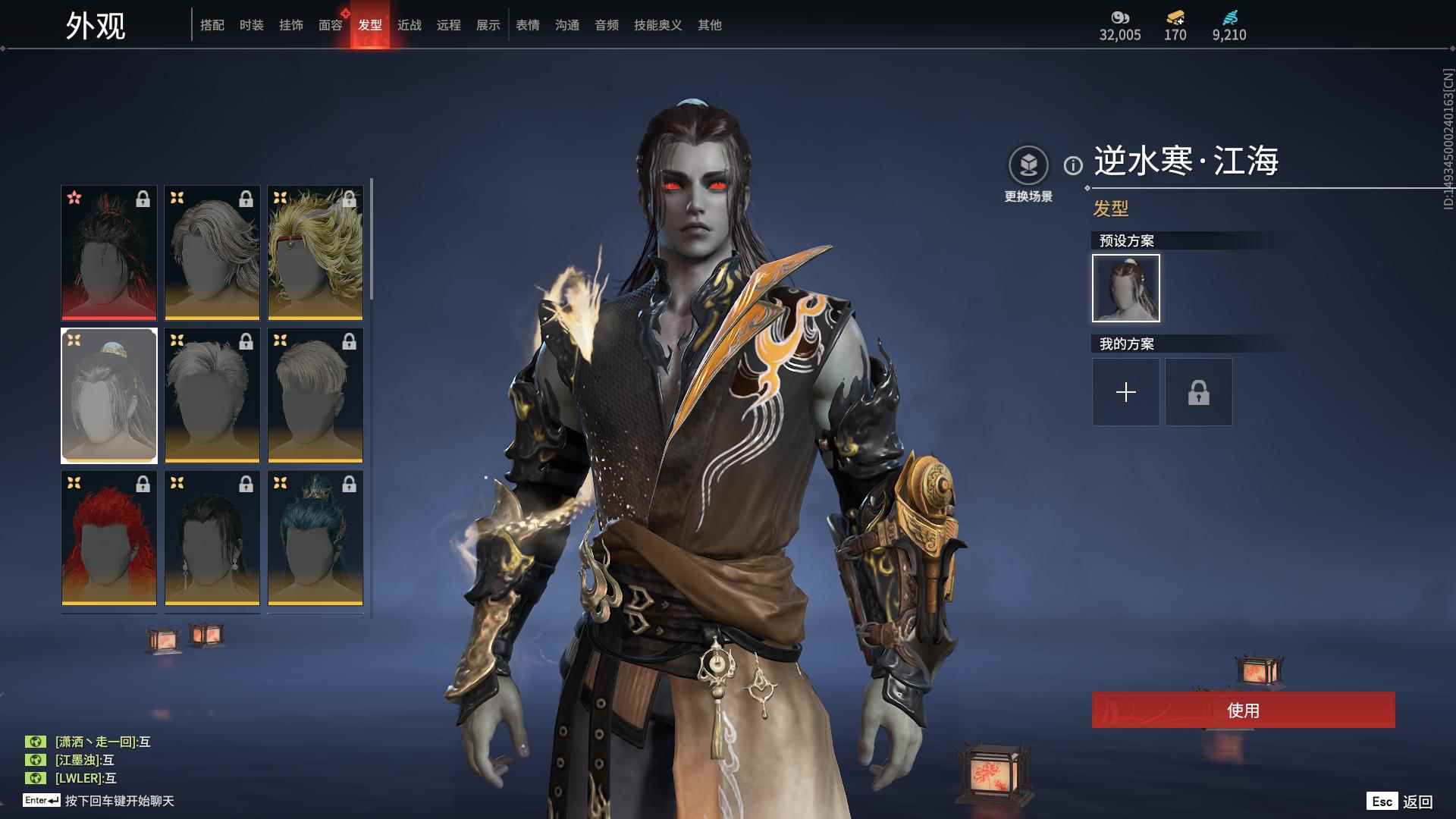Choose the long wavy silver hairstyle
1456x819 pixels.
[212, 253]
